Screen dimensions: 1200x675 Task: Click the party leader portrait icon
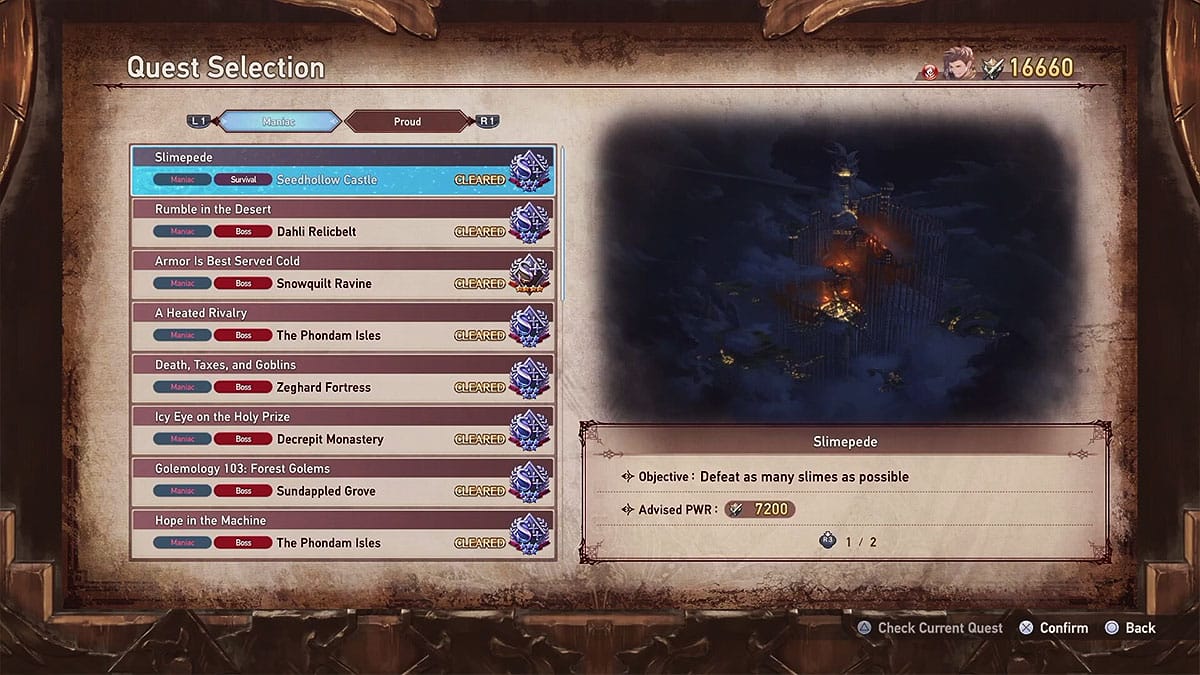point(957,67)
